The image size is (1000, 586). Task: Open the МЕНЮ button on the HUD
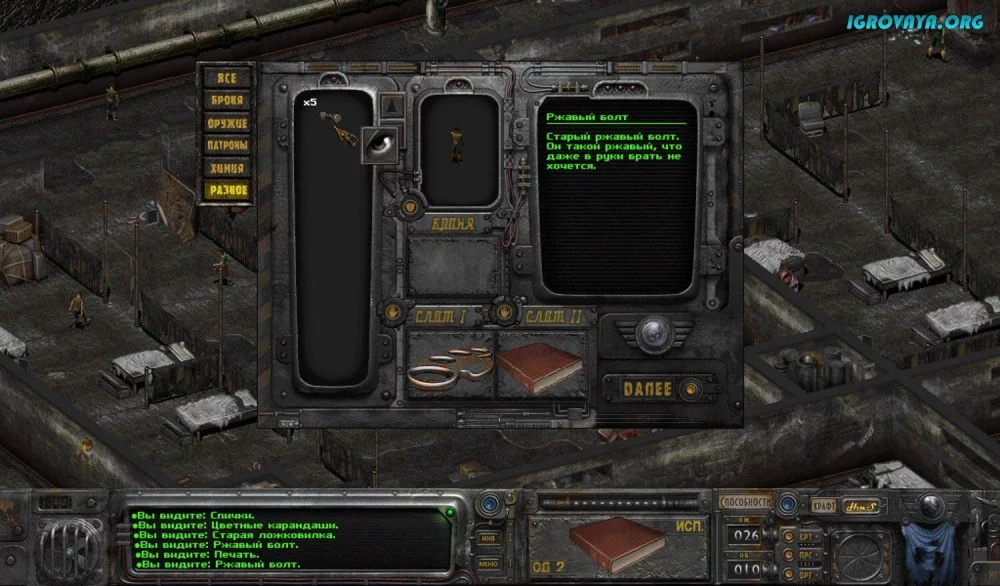[489, 564]
